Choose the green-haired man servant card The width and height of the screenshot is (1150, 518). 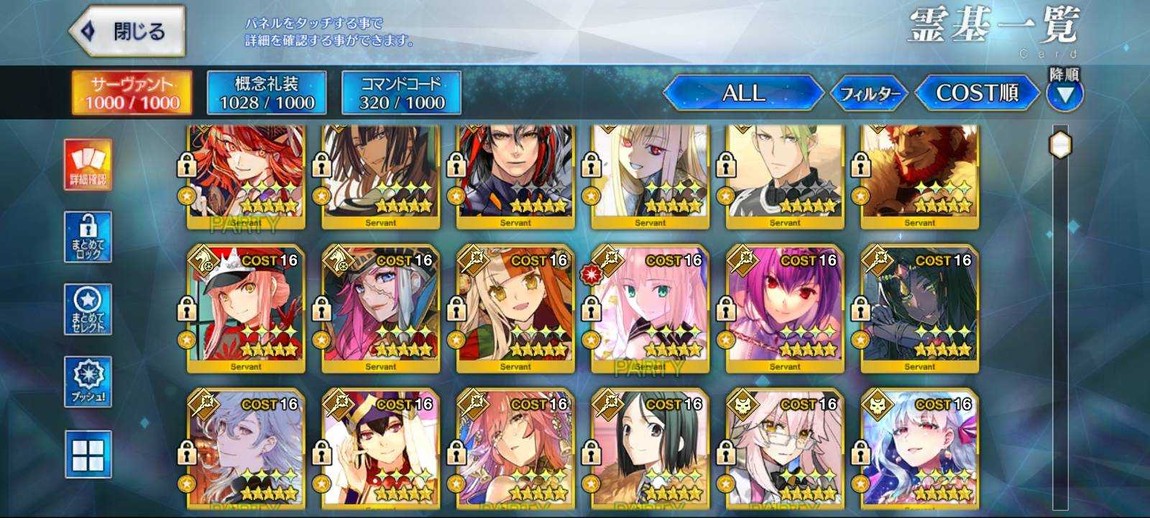pos(784,172)
